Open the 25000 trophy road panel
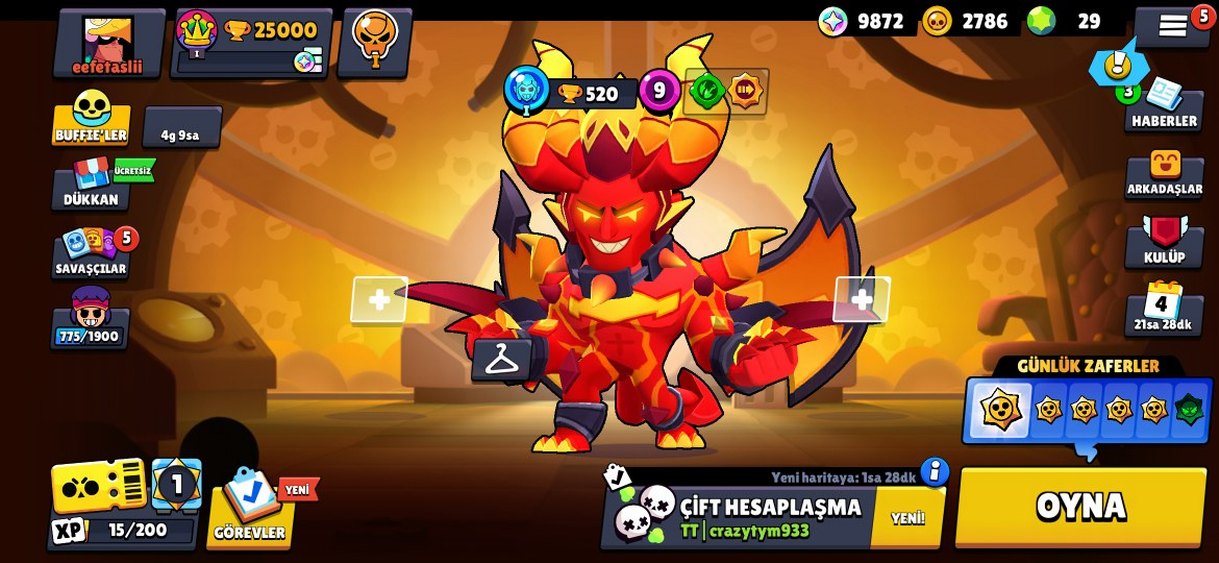1219x563 pixels. coord(253,44)
